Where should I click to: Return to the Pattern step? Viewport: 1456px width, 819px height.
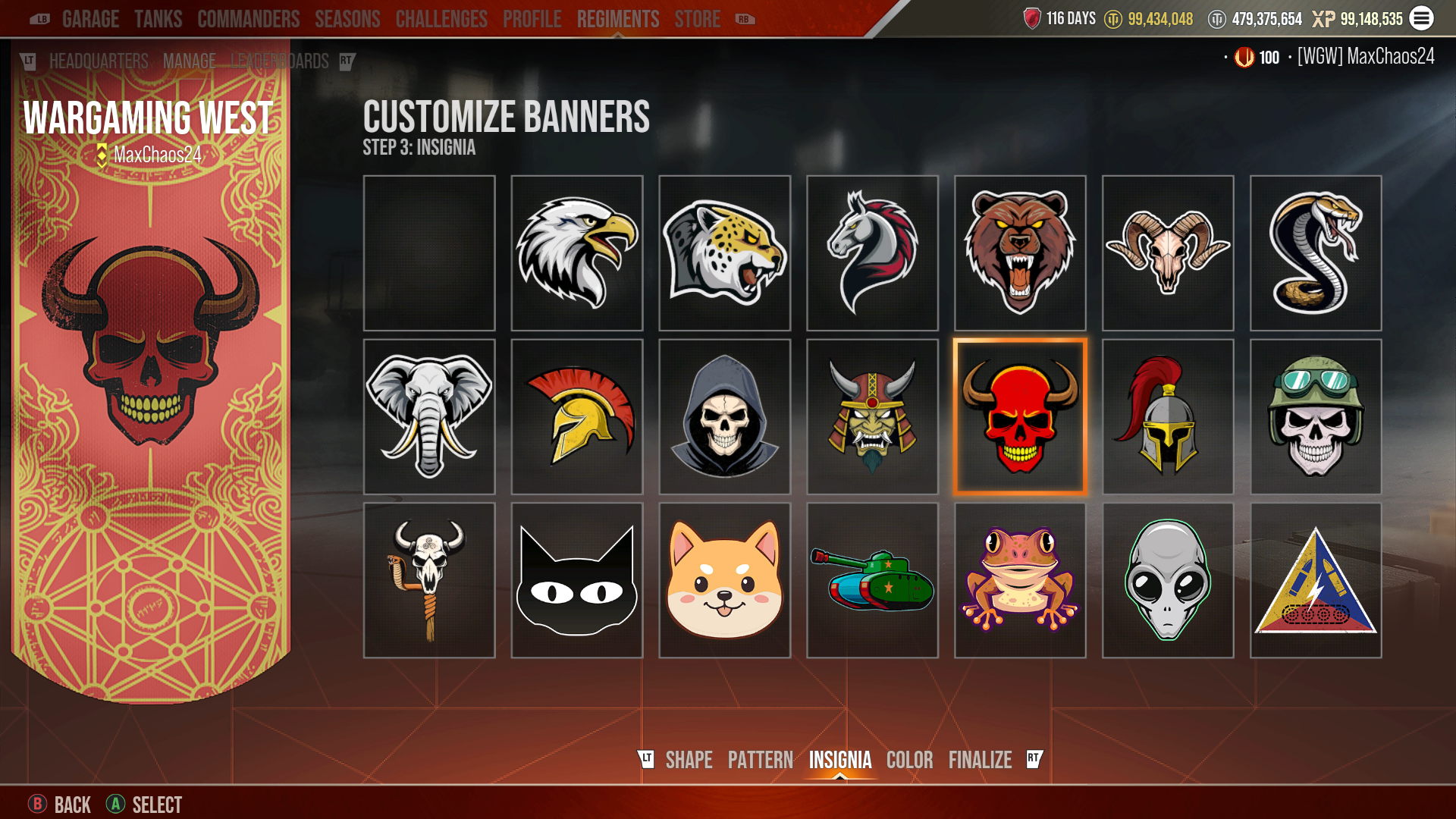(x=760, y=760)
